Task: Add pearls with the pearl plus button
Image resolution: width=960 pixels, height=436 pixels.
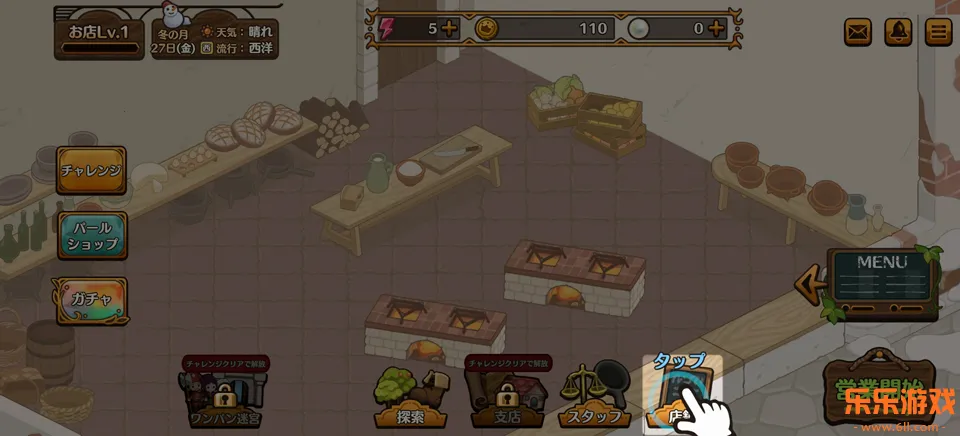Action: (716, 28)
